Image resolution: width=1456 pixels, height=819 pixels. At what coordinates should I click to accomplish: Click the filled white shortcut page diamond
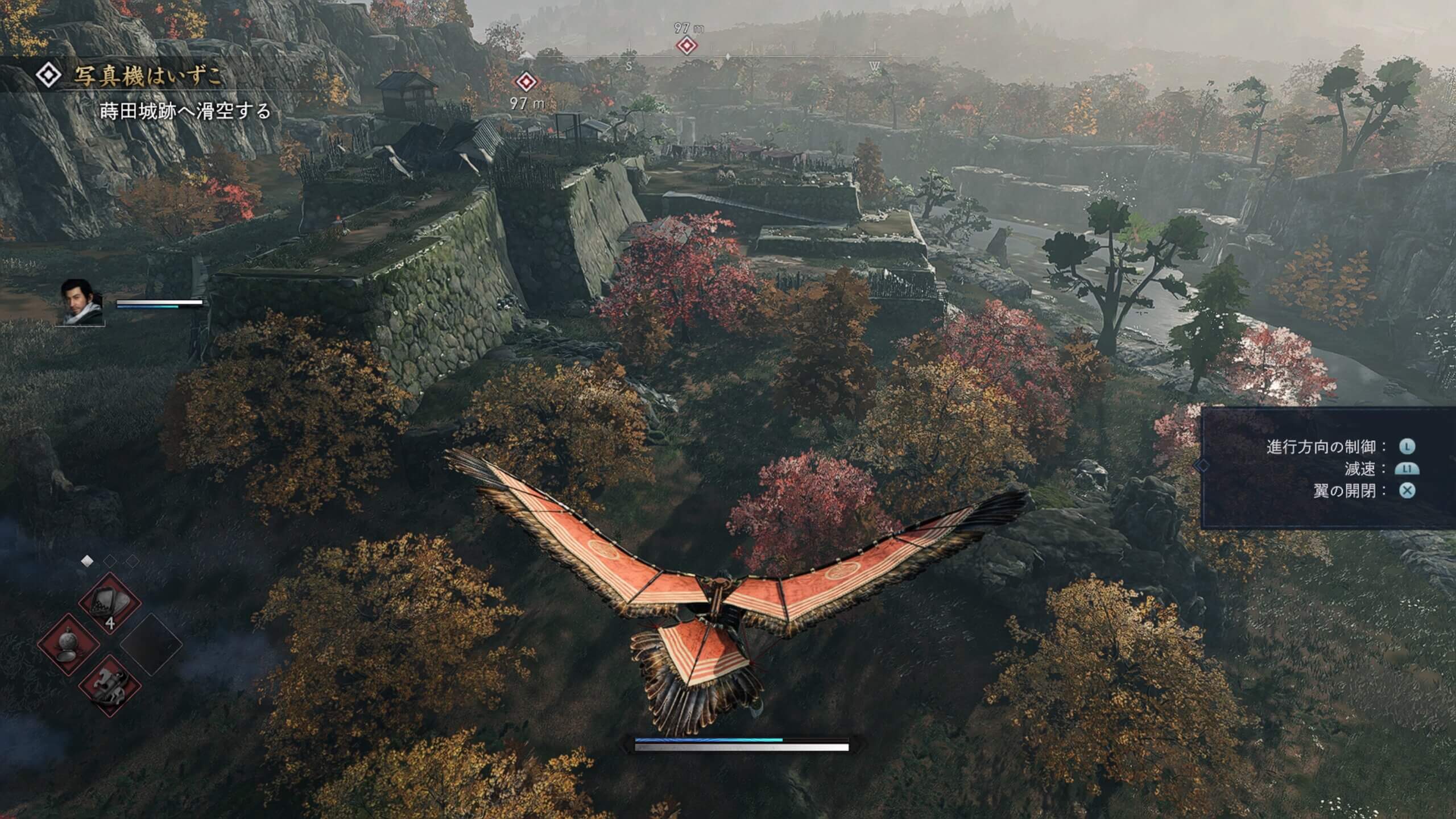pyautogui.click(x=87, y=561)
